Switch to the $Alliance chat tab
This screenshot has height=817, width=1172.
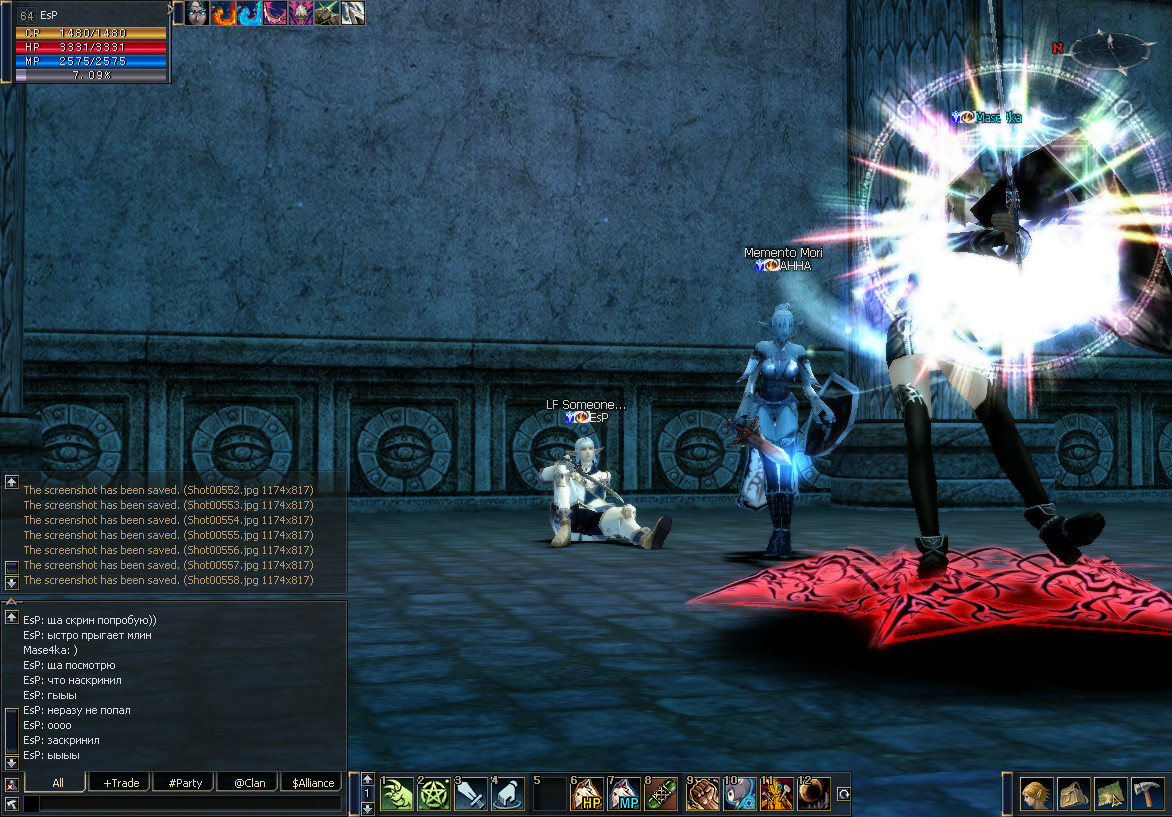coord(313,782)
